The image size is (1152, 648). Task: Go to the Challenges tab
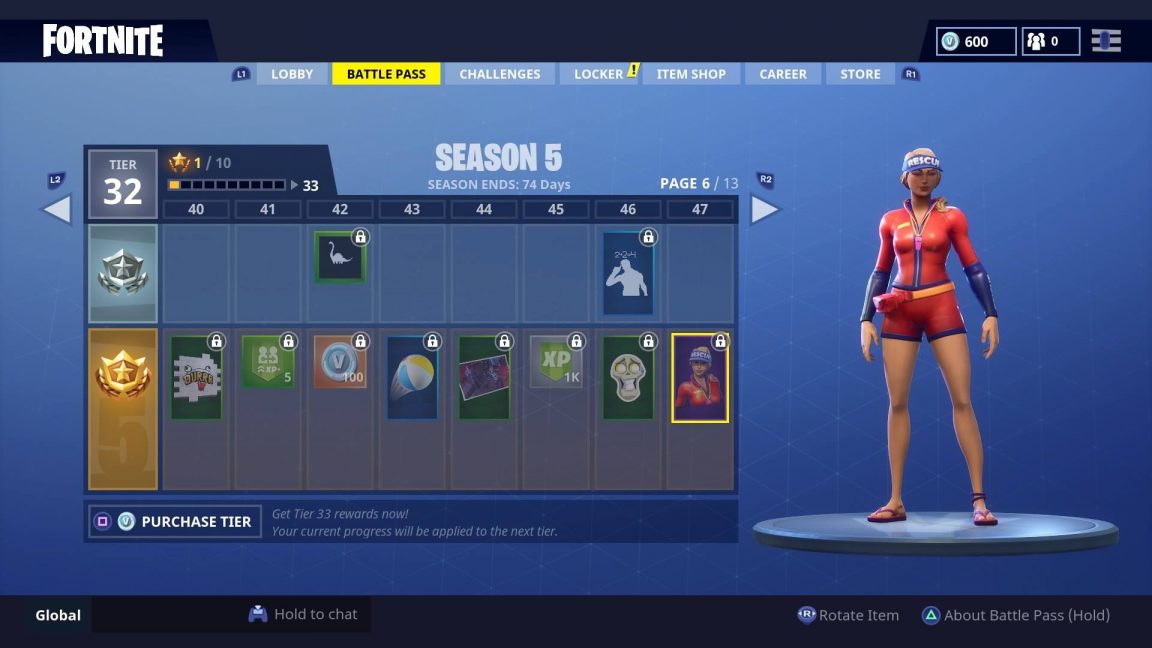pyautogui.click(x=499, y=74)
